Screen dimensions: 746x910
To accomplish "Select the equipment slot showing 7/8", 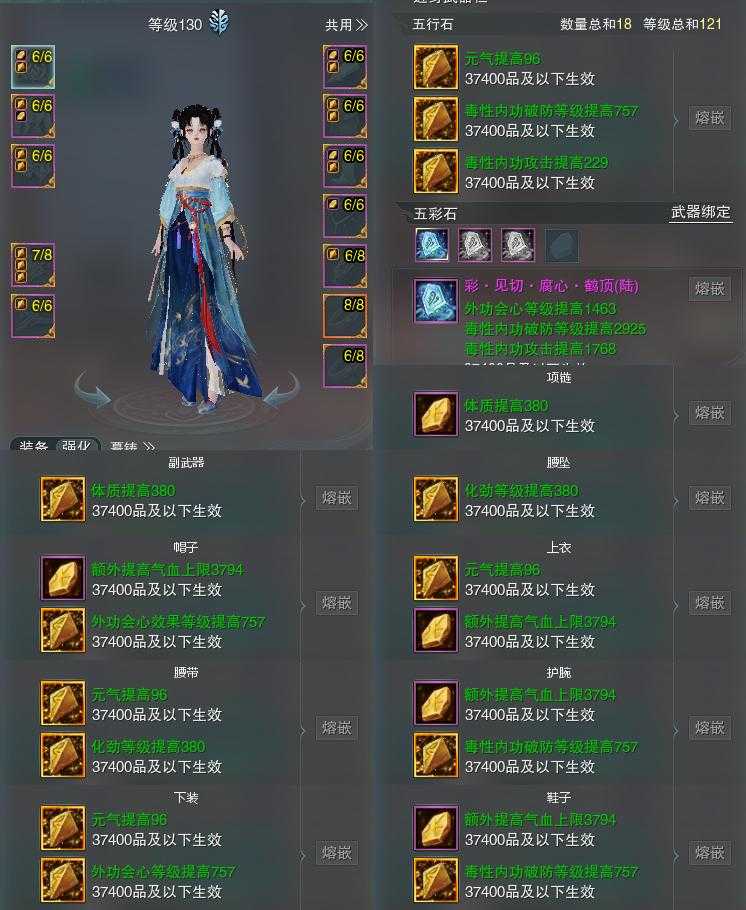I will (x=33, y=265).
